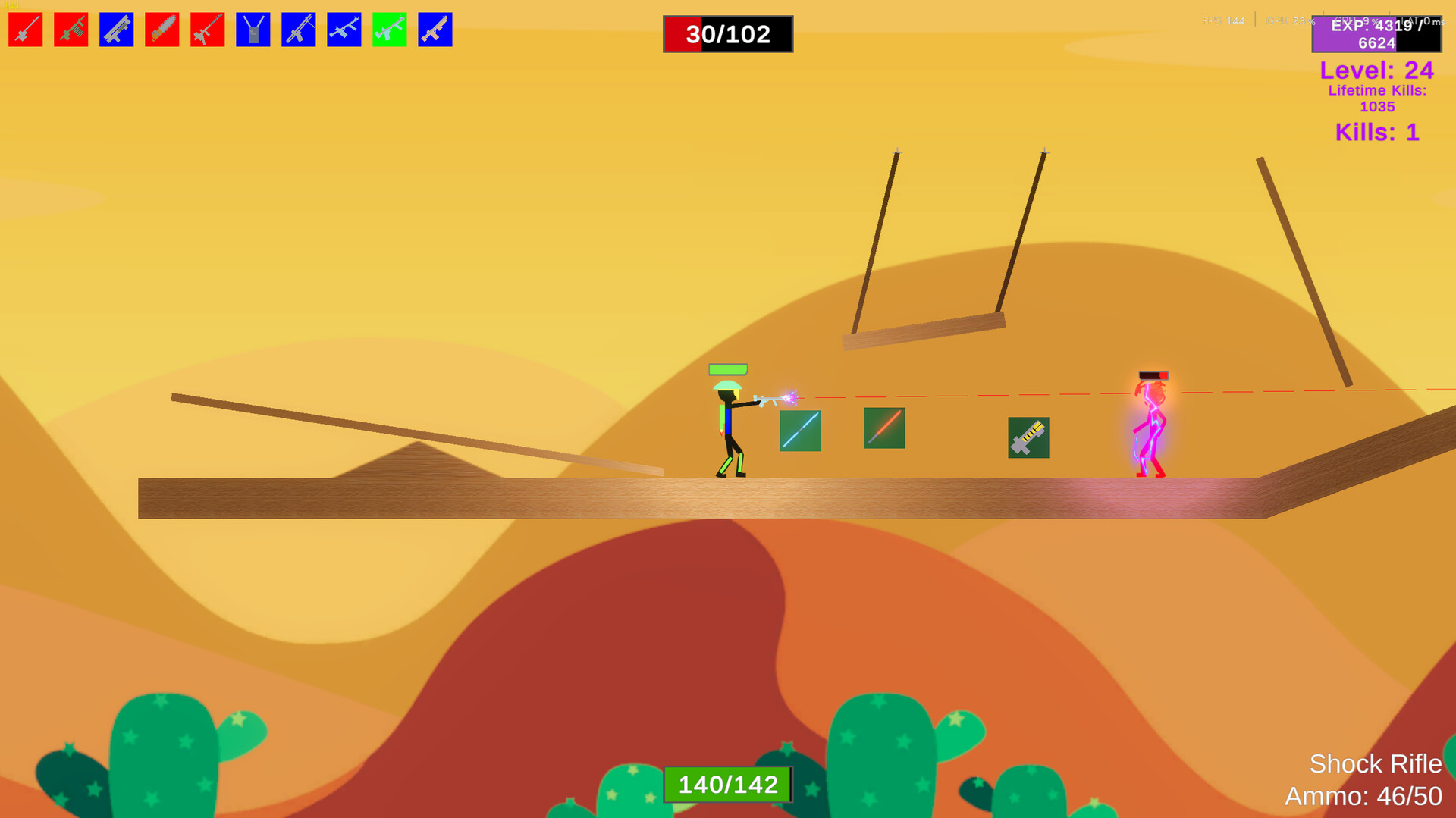Choose the red bolt-action rifle slot

click(x=207, y=29)
